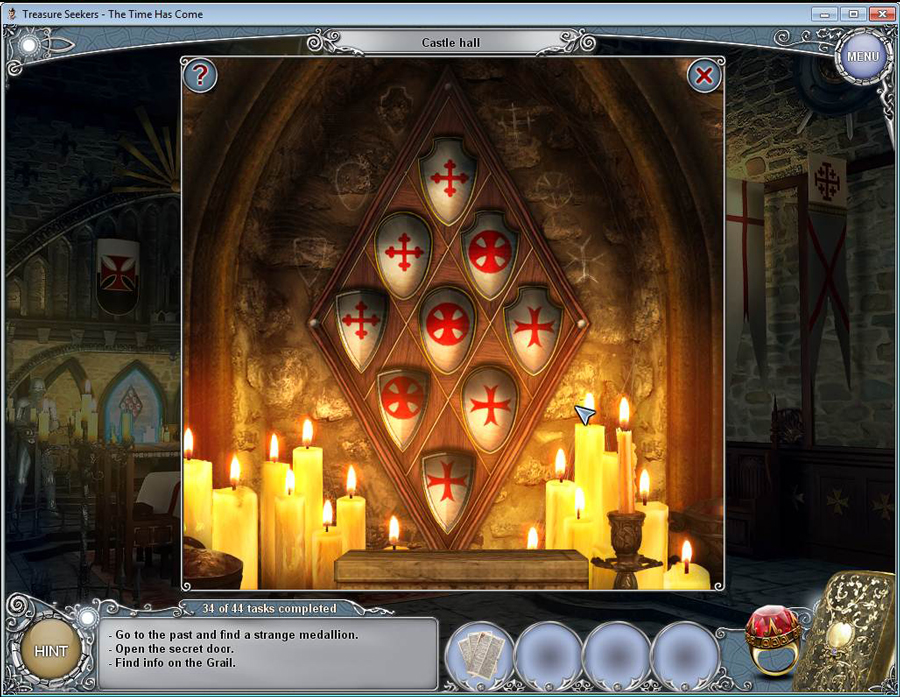
Task: Click the task list objectives panel
Action: point(270,652)
